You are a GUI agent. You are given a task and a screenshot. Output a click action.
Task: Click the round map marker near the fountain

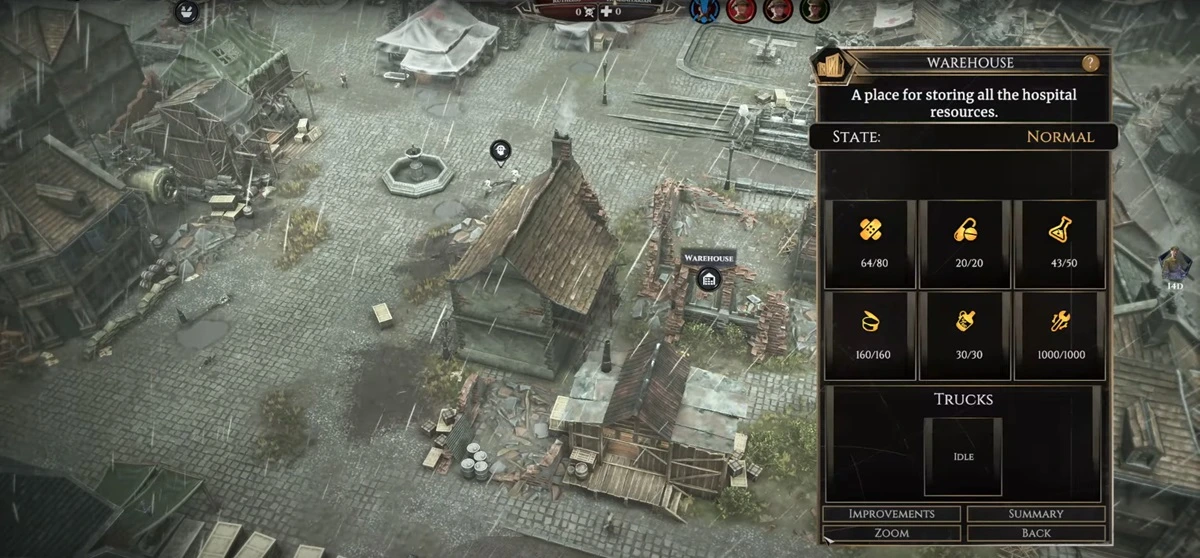pos(501,151)
